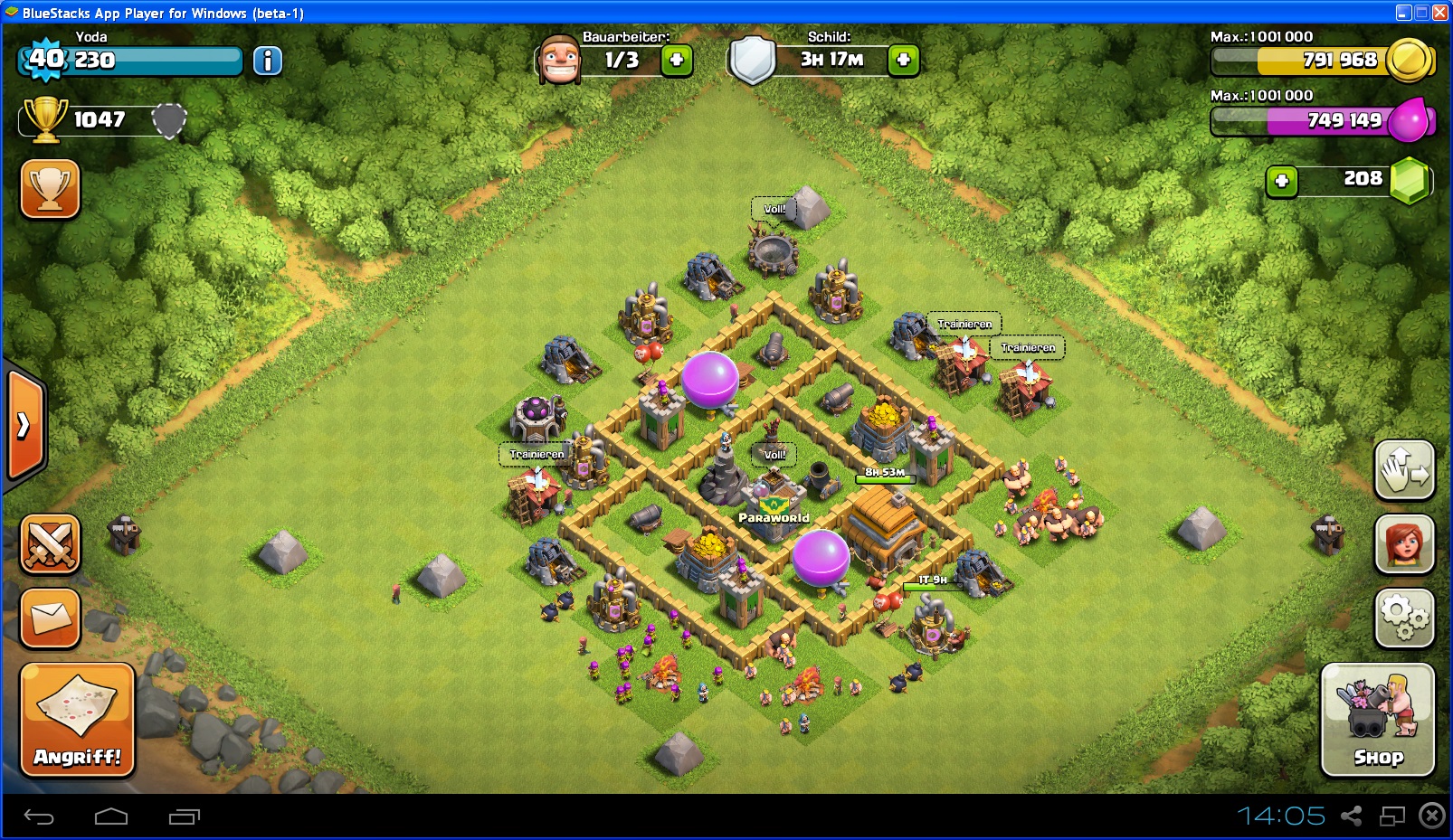
Task: Tap the Android home button
Action: (x=111, y=817)
